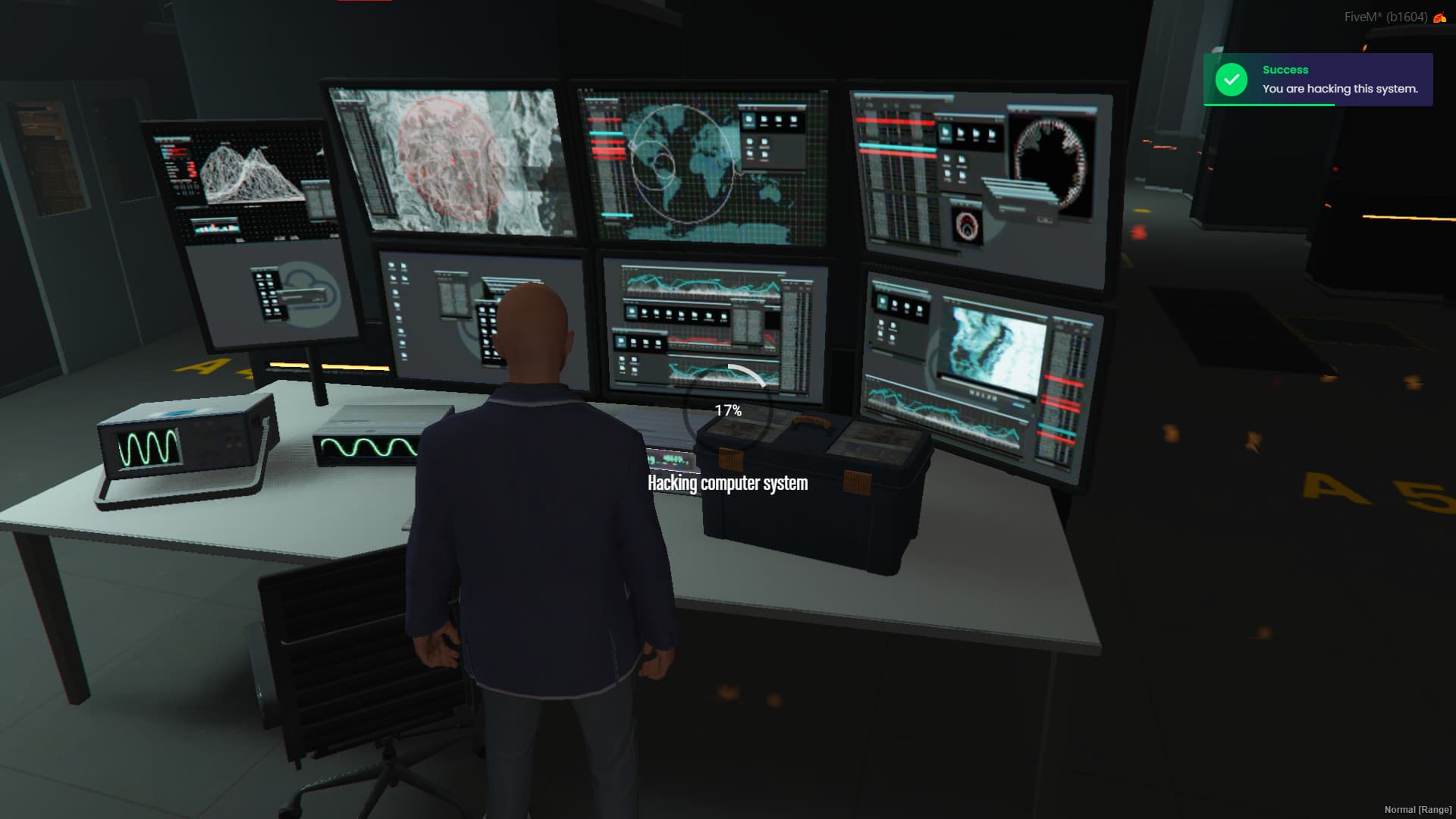Click the green Success checkmark icon
Screen dimensions: 1456x819
[x=1231, y=79]
